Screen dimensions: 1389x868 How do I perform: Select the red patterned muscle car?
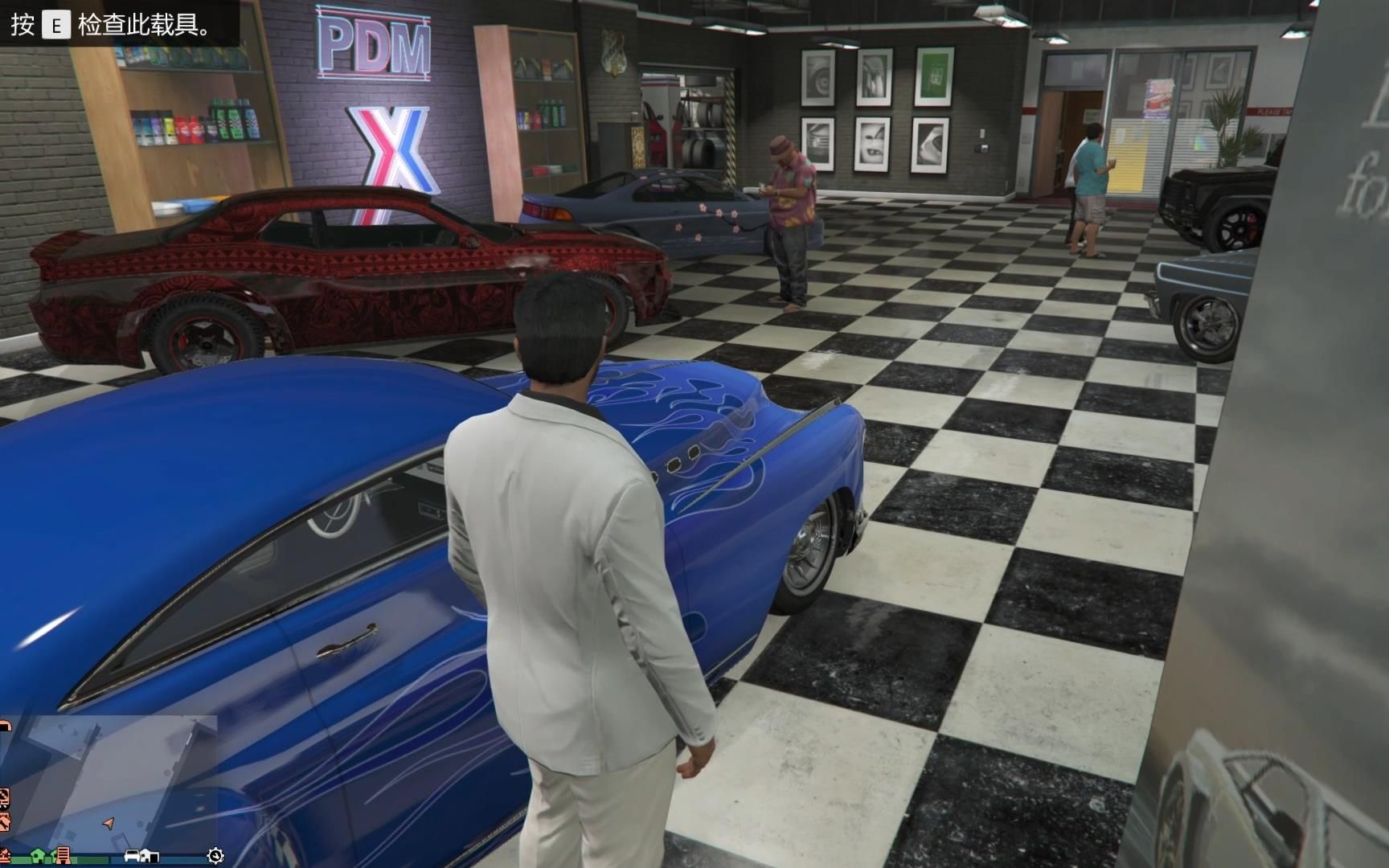pyautogui.click(x=322, y=265)
